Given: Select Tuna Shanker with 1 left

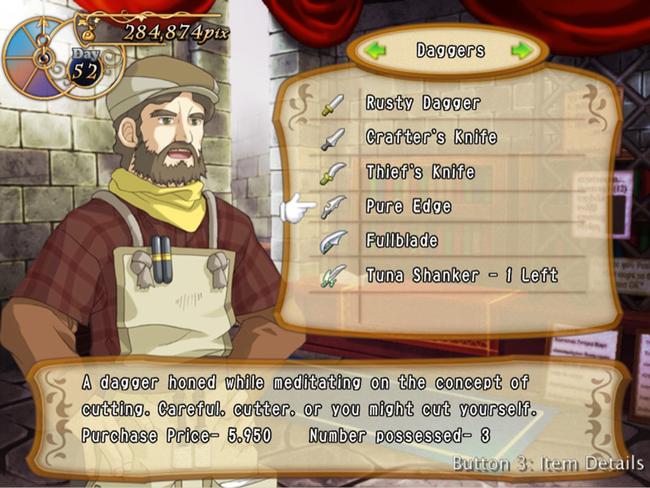Looking at the screenshot, I should pyautogui.click(x=461, y=275).
